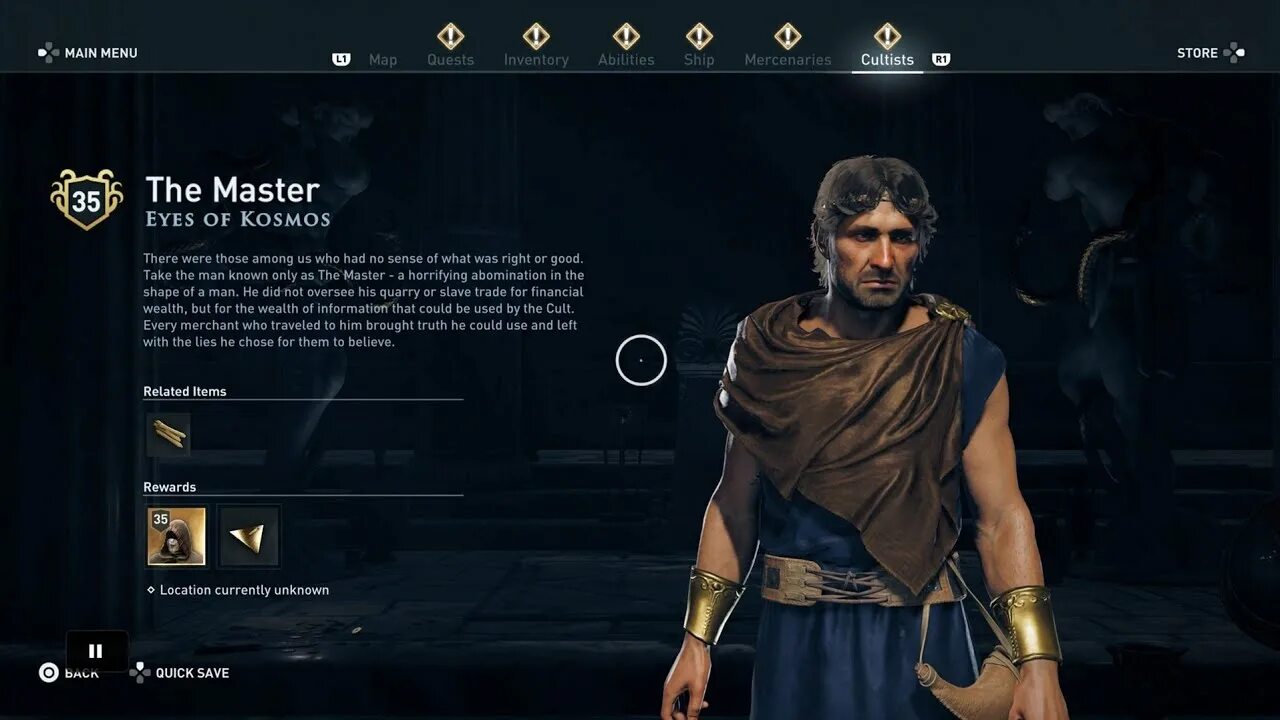Screen dimensions: 1280x720
Task: Select the Ship tab
Action: [x=699, y=59]
